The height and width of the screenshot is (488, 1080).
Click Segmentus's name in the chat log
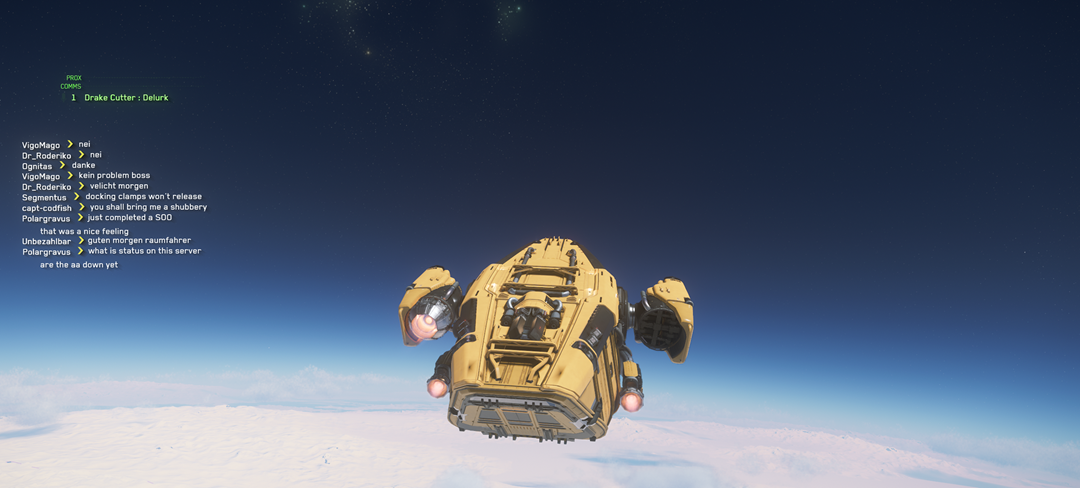point(45,197)
